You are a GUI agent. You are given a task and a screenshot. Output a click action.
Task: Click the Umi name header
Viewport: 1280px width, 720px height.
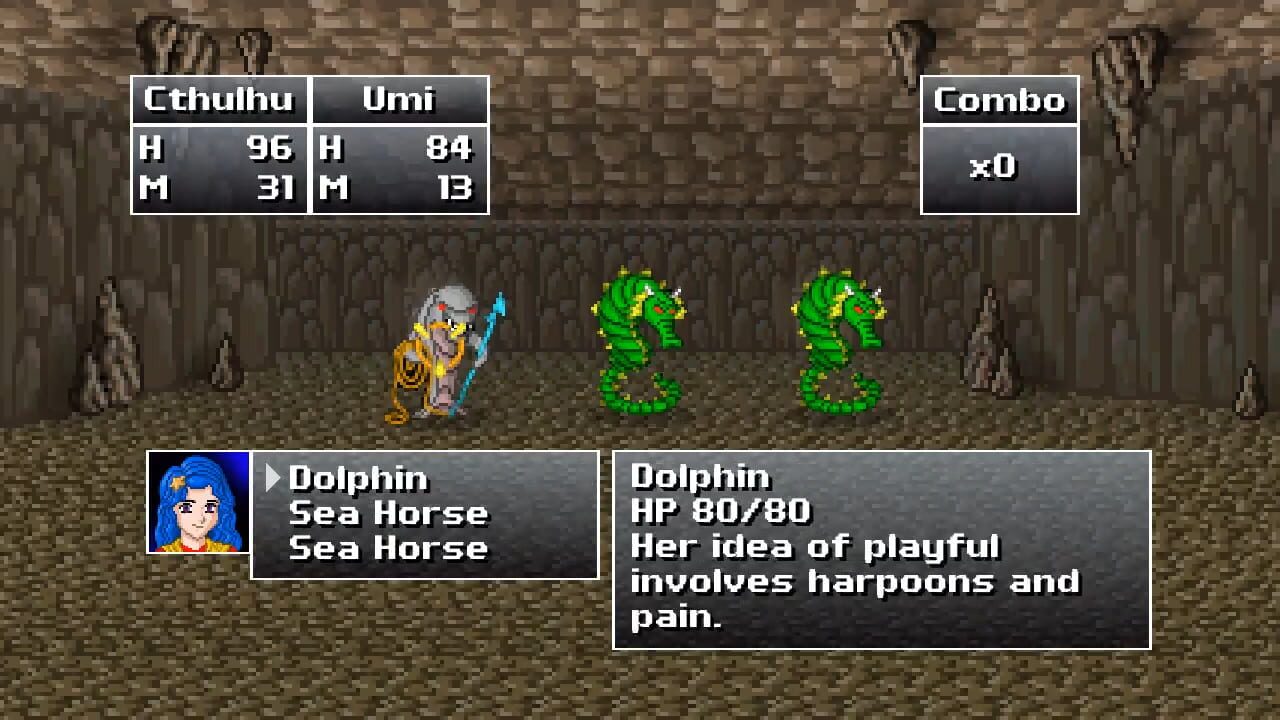coord(399,100)
